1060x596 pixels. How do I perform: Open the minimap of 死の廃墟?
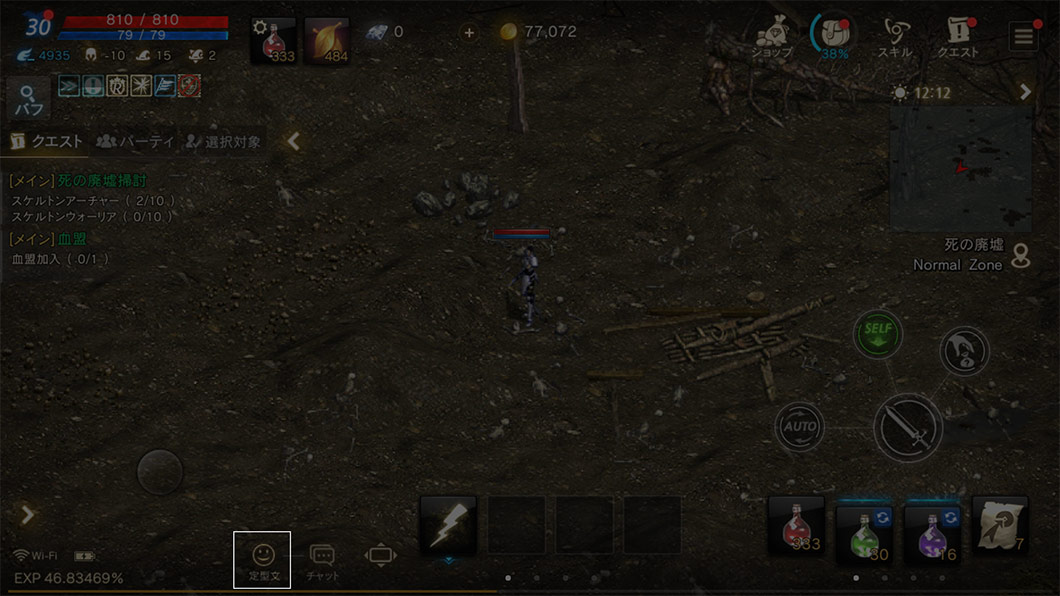[960, 168]
